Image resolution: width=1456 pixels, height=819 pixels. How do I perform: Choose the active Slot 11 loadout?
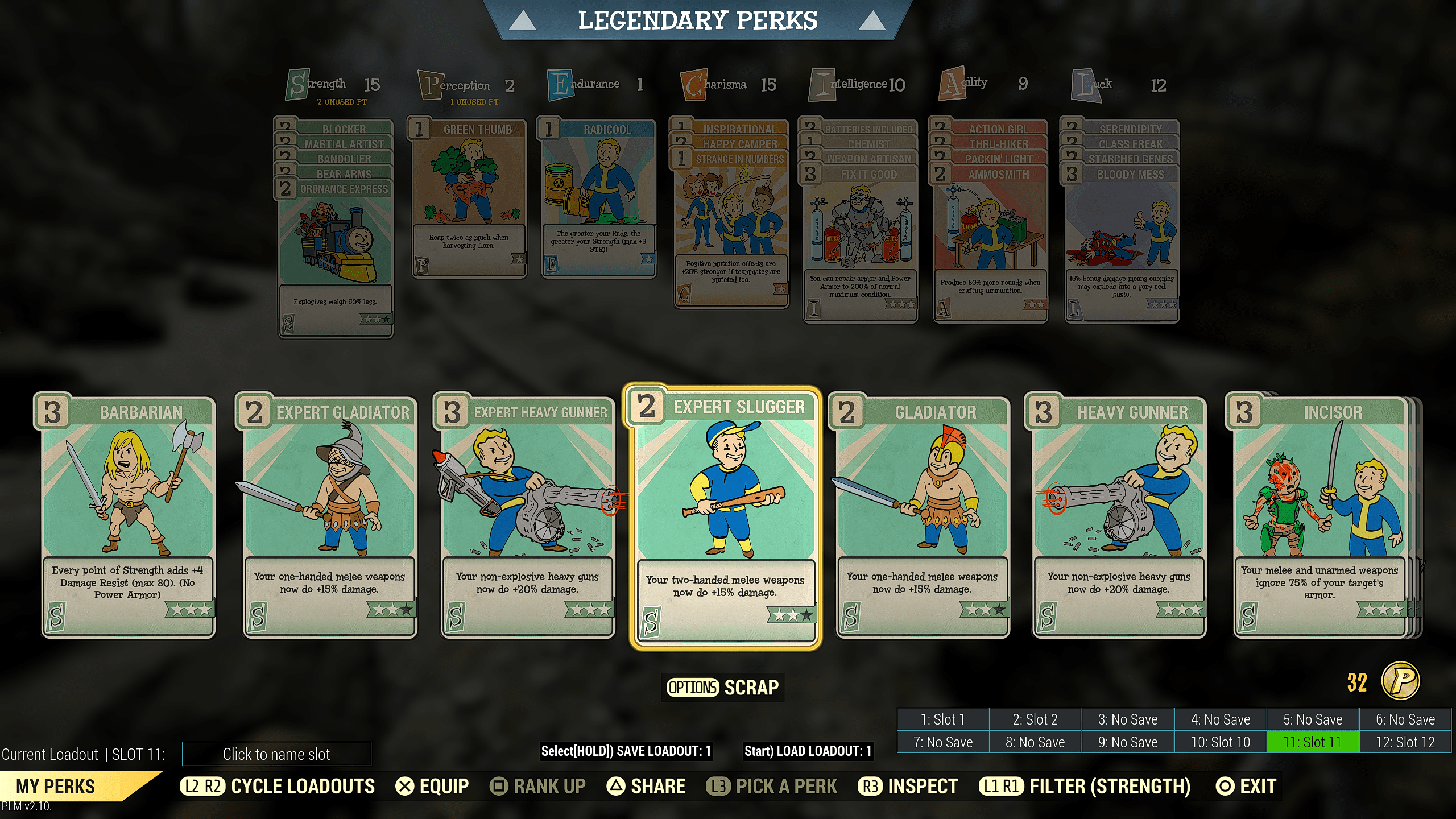pyautogui.click(x=1313, y=742)
